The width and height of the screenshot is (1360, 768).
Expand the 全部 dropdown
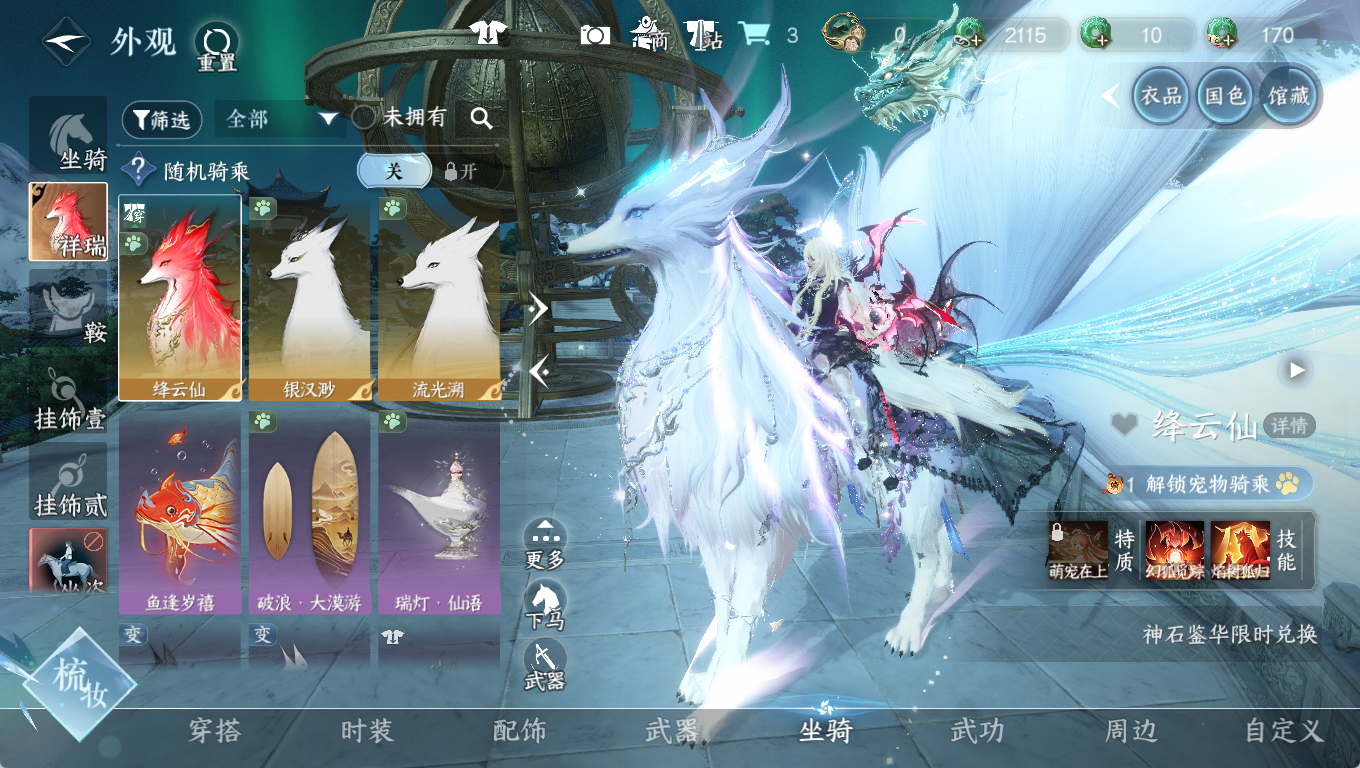pyautogui.click(x=282, y=119)
